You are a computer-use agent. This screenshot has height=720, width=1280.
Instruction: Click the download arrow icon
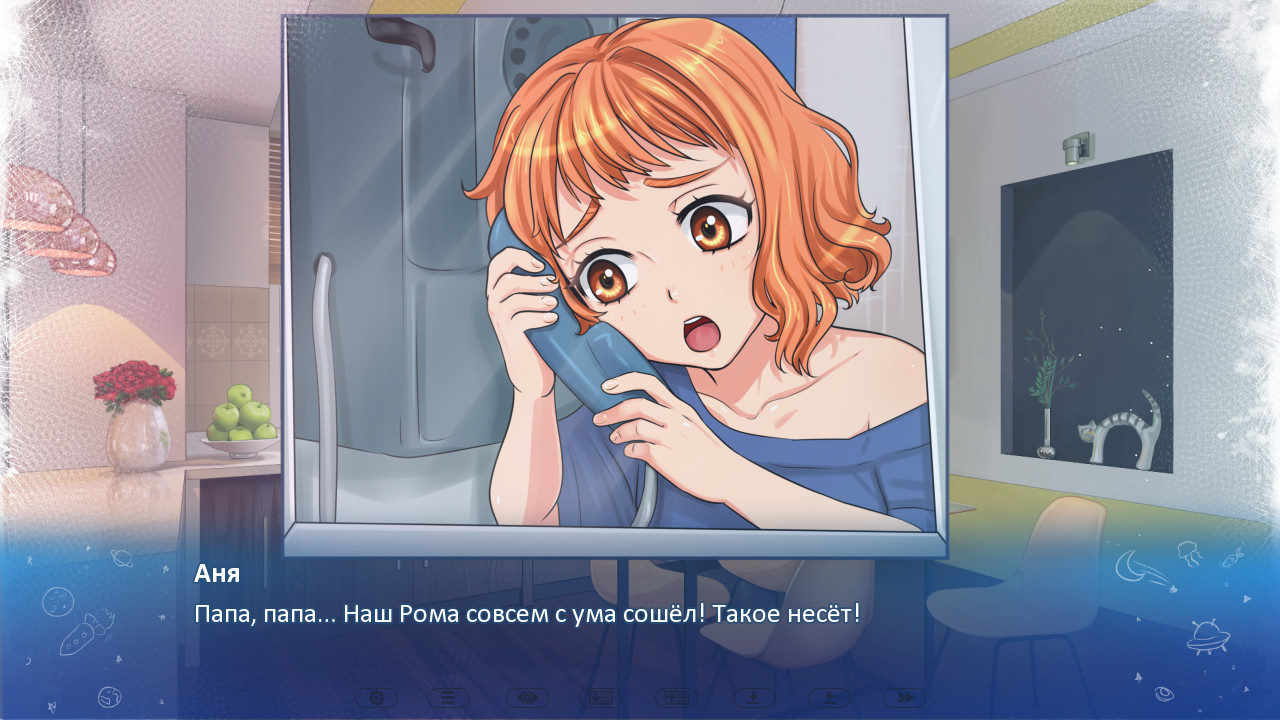(753, 698)
